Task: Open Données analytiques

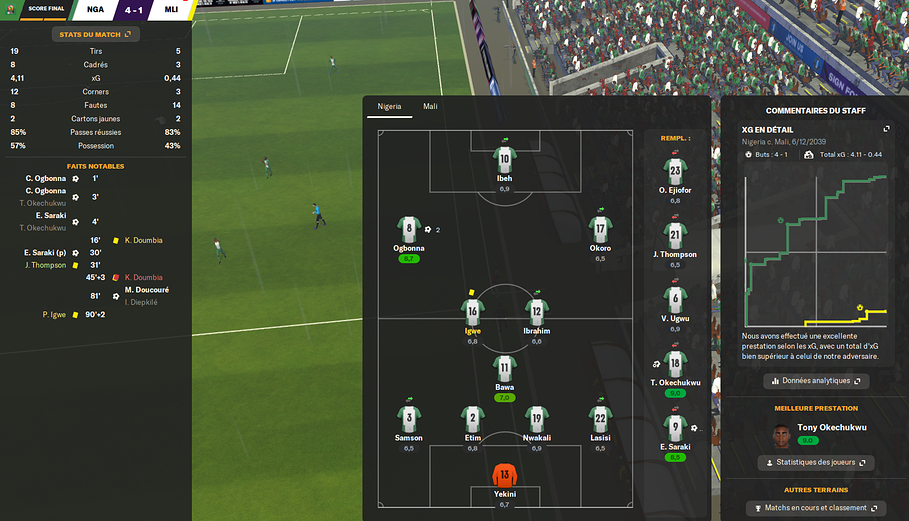Action: 815,381
